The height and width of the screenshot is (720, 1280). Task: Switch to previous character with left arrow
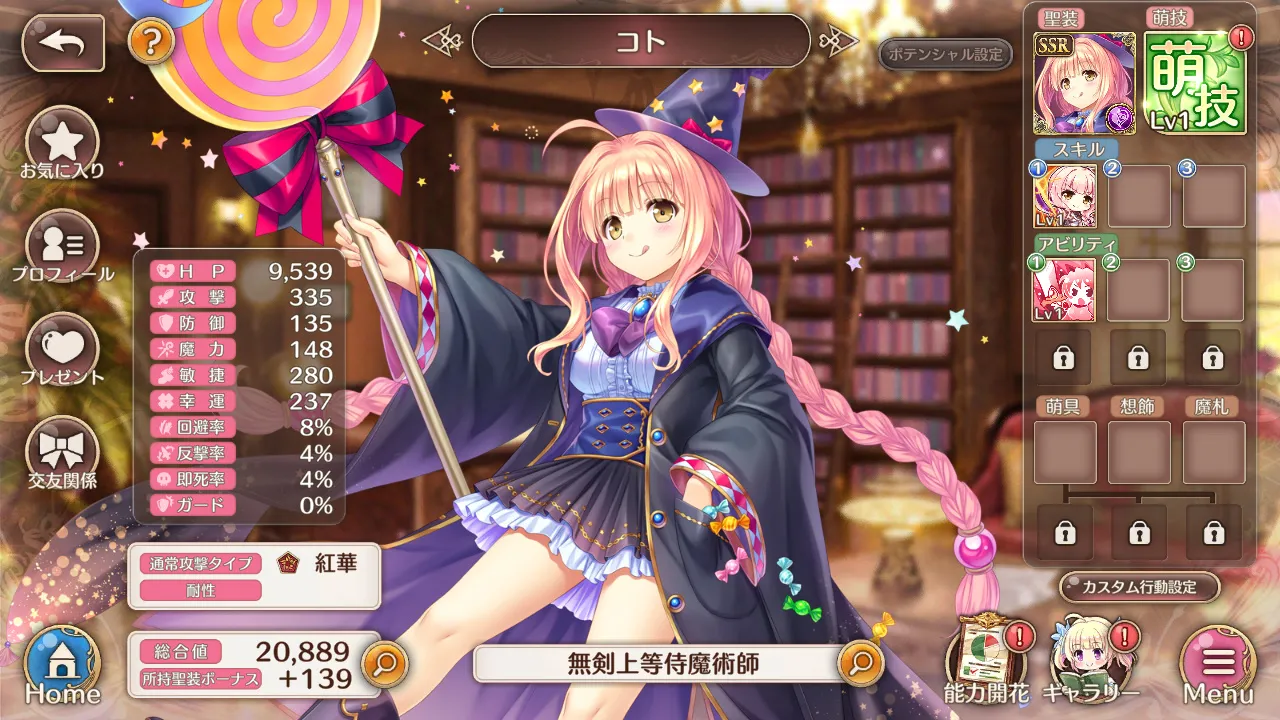tap(440, 41)
